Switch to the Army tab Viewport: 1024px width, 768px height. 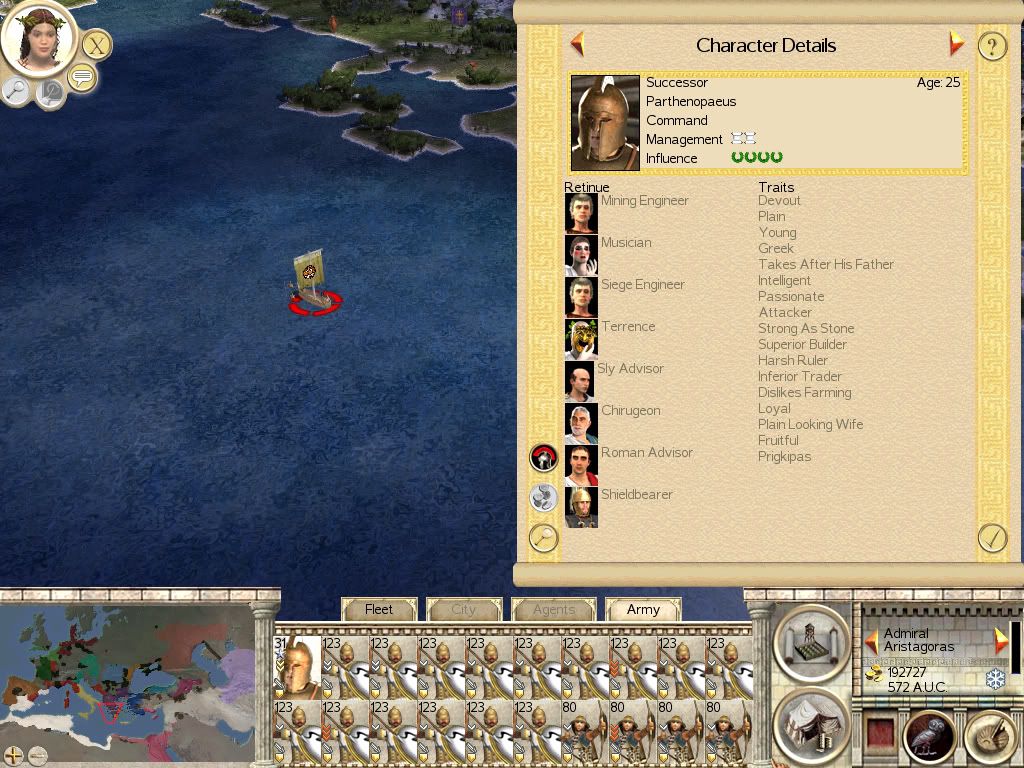pyautogui.click(x=643, y=609)
